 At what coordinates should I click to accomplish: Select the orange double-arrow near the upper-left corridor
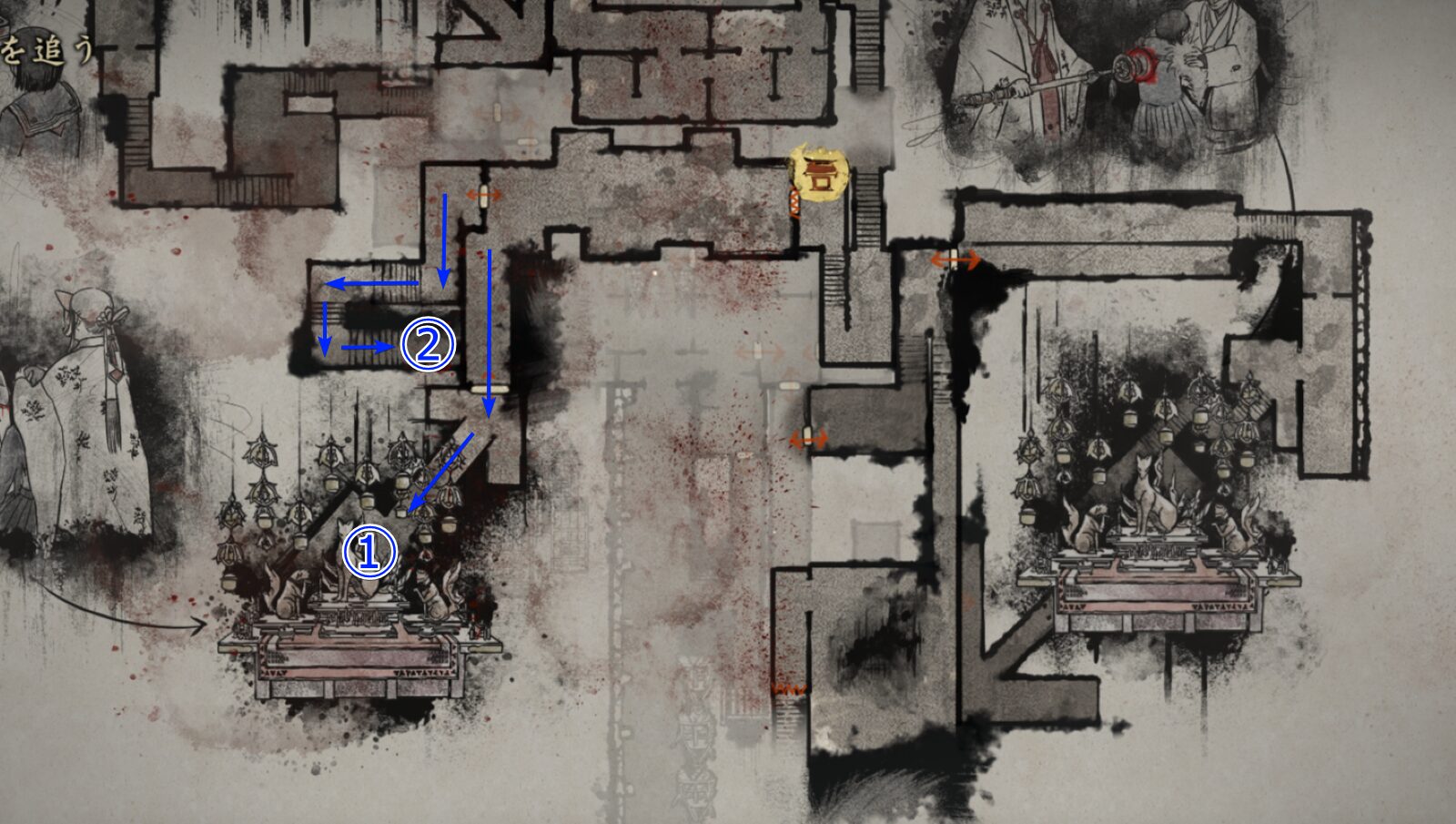pos(482,193)
